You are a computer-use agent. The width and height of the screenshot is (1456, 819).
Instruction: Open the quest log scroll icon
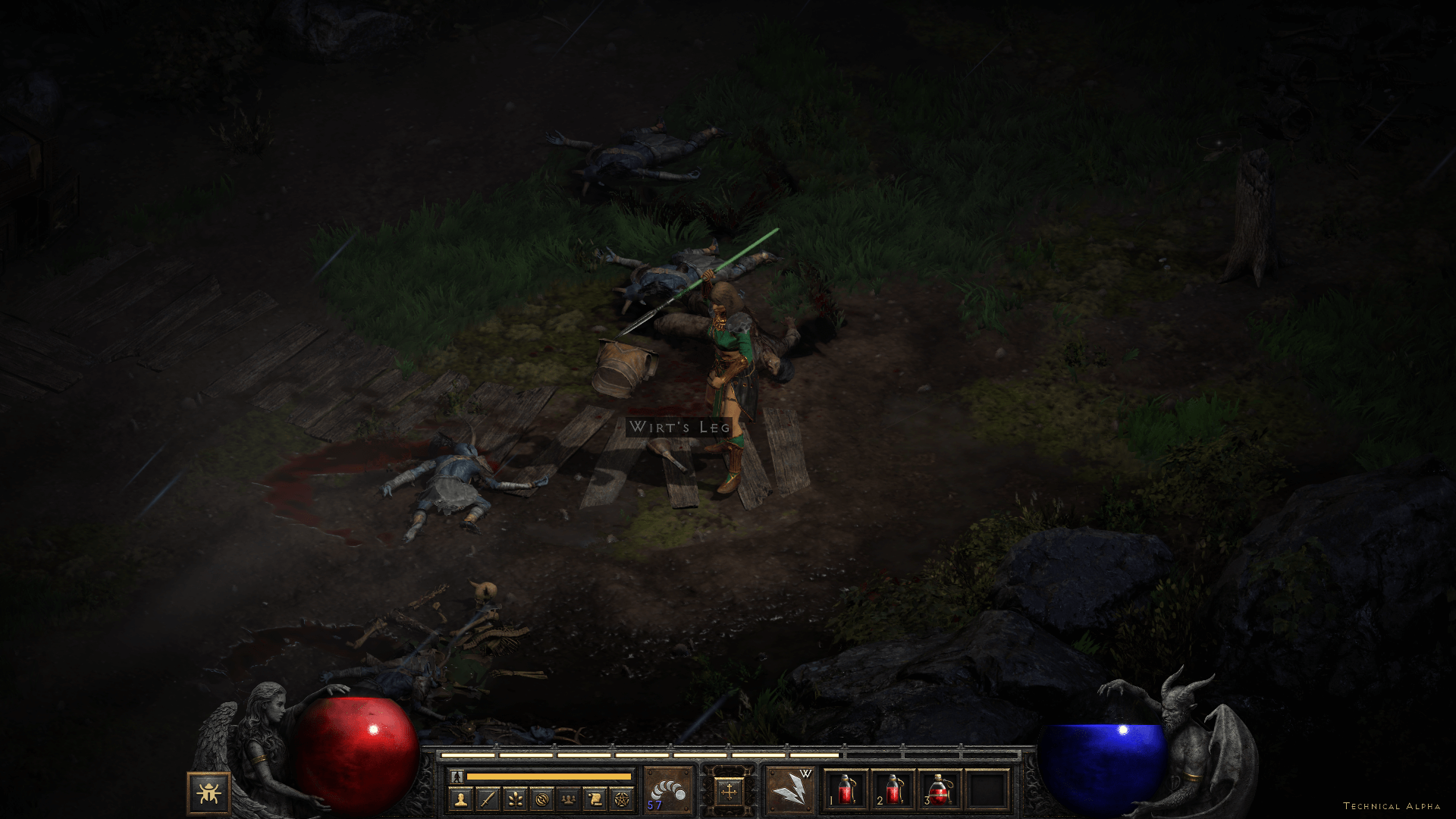[595, 799]
